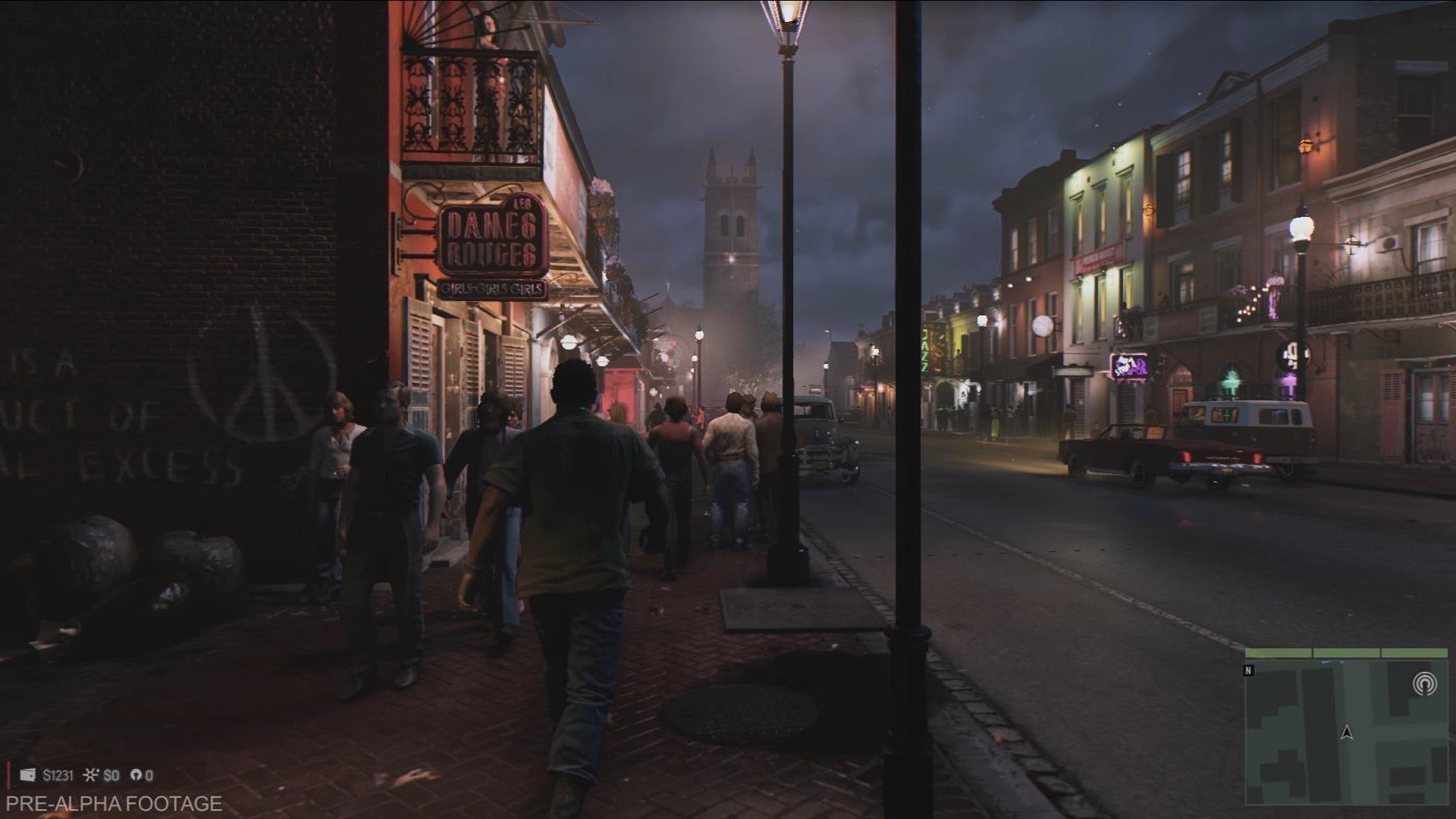Click the ammo counter icon in the HUD
Viewport: 1456px width, 819px height.
[137, 775]
